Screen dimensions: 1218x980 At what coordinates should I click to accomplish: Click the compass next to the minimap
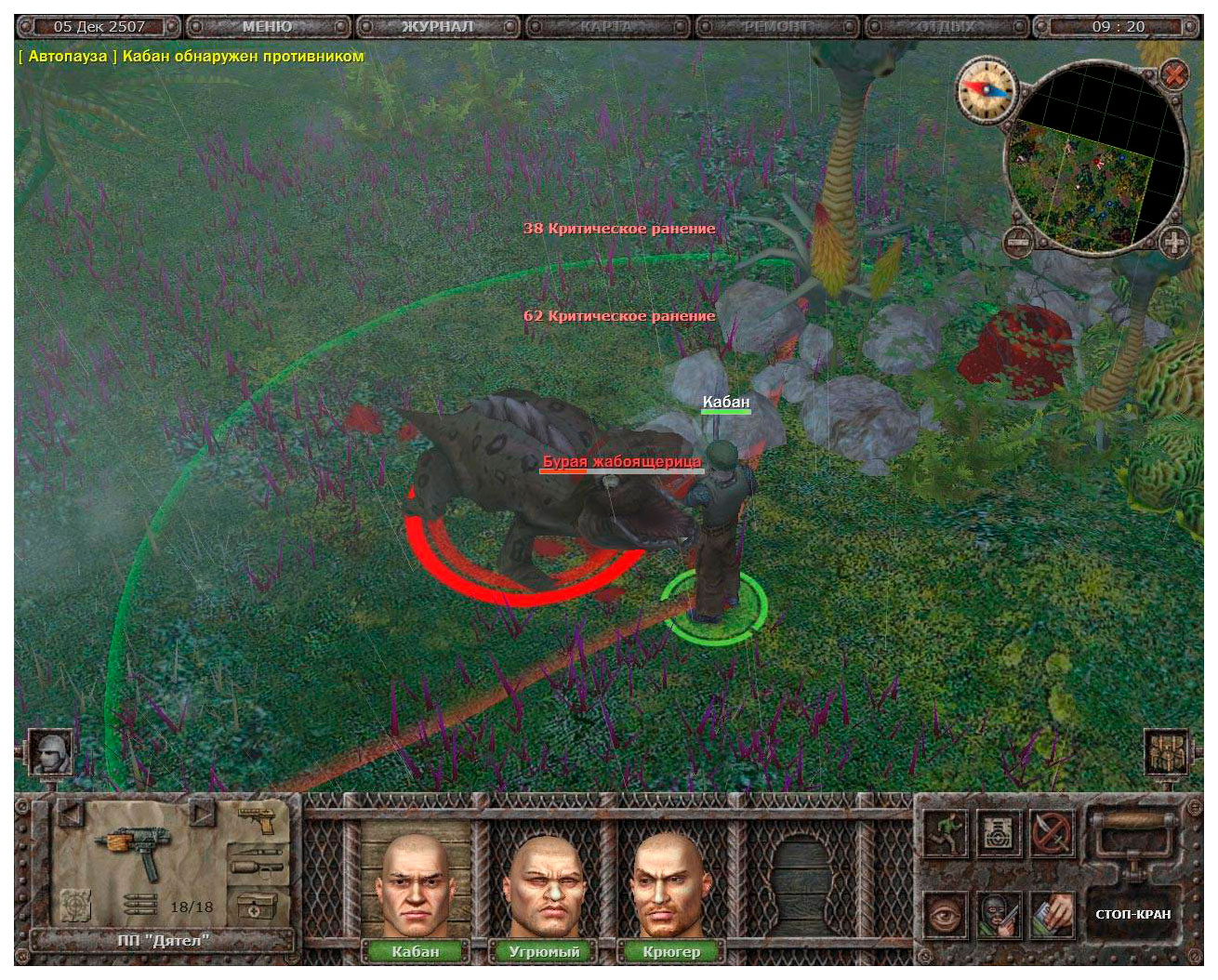(x=986, y=89)
